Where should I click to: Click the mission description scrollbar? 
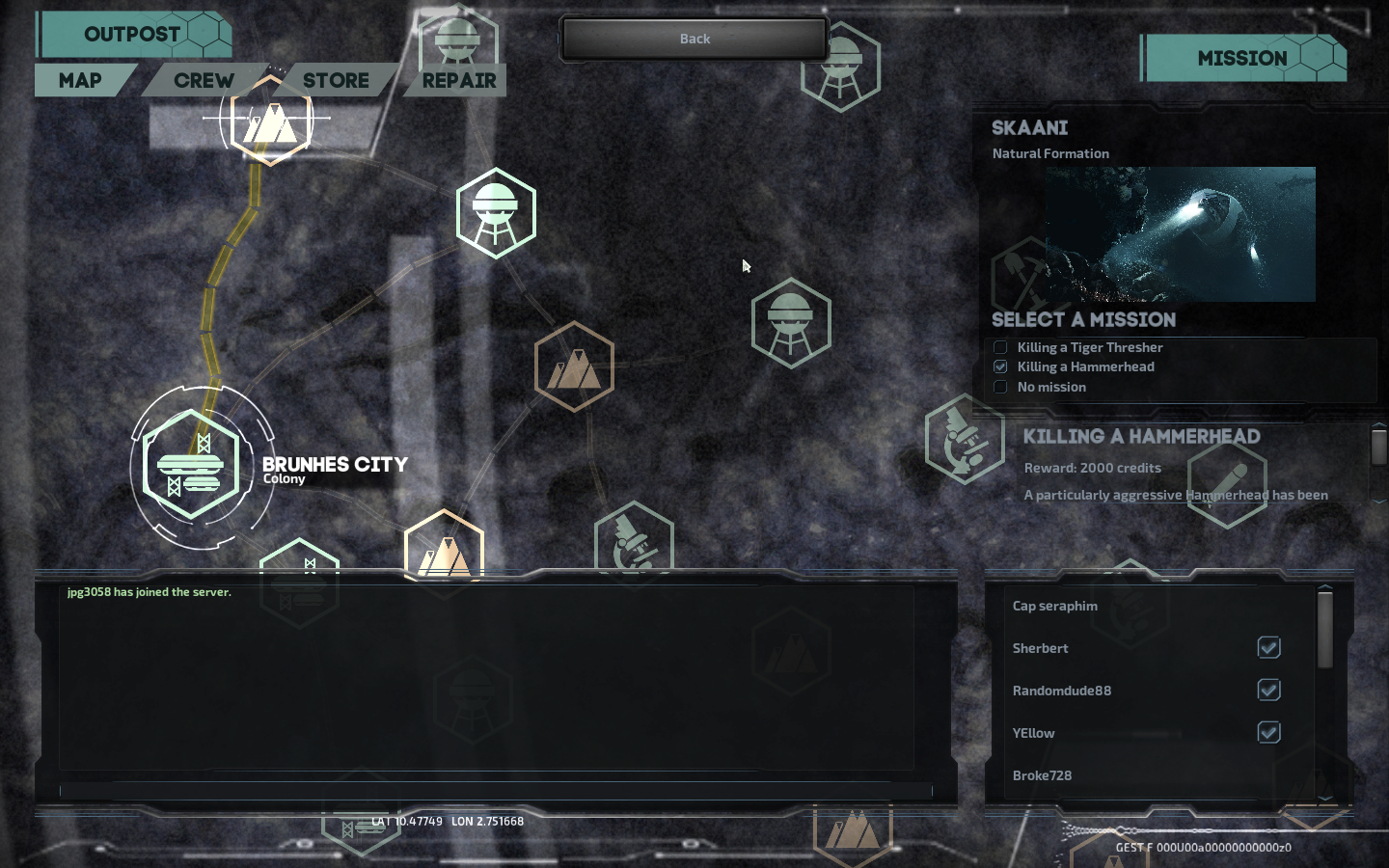pyautogui.click(x=1378, y=448)
